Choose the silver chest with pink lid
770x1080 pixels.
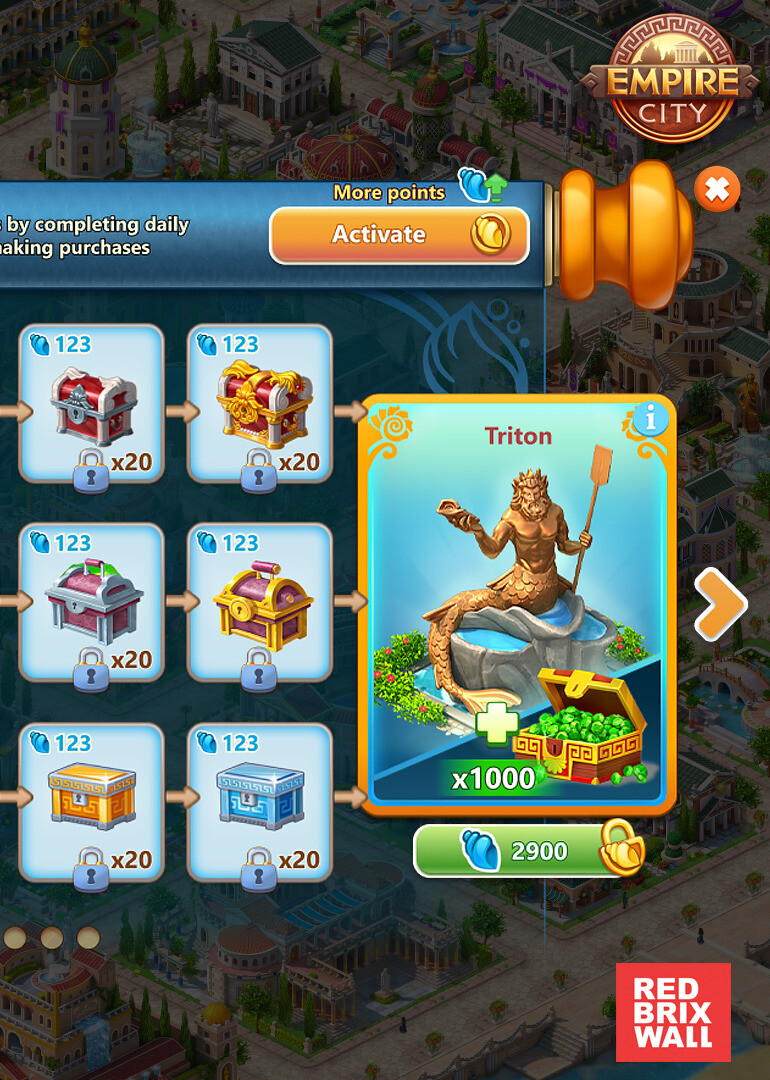[91, 603]
